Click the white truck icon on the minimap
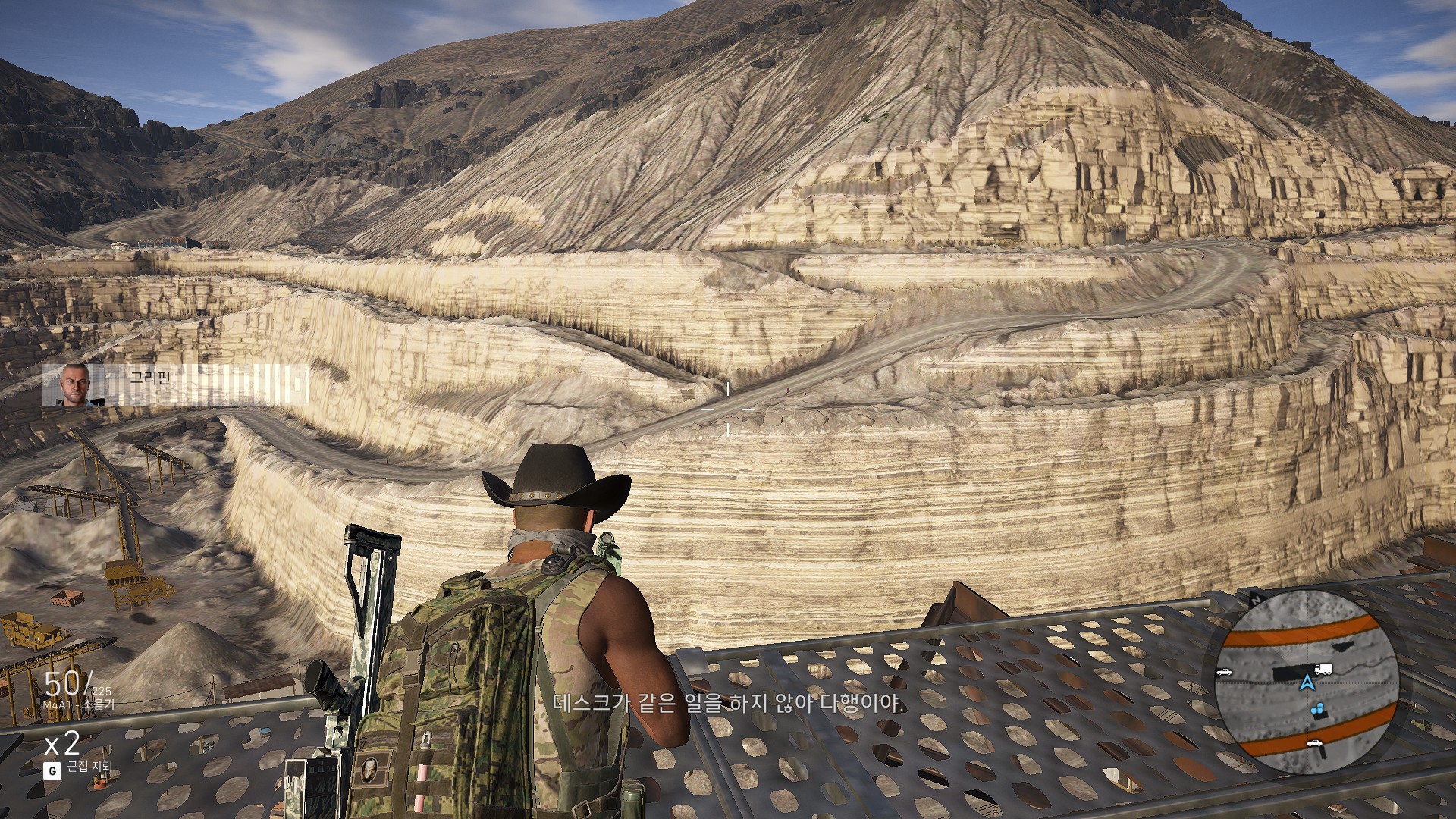This screenshot has width=1456, height=819. 1323,670
